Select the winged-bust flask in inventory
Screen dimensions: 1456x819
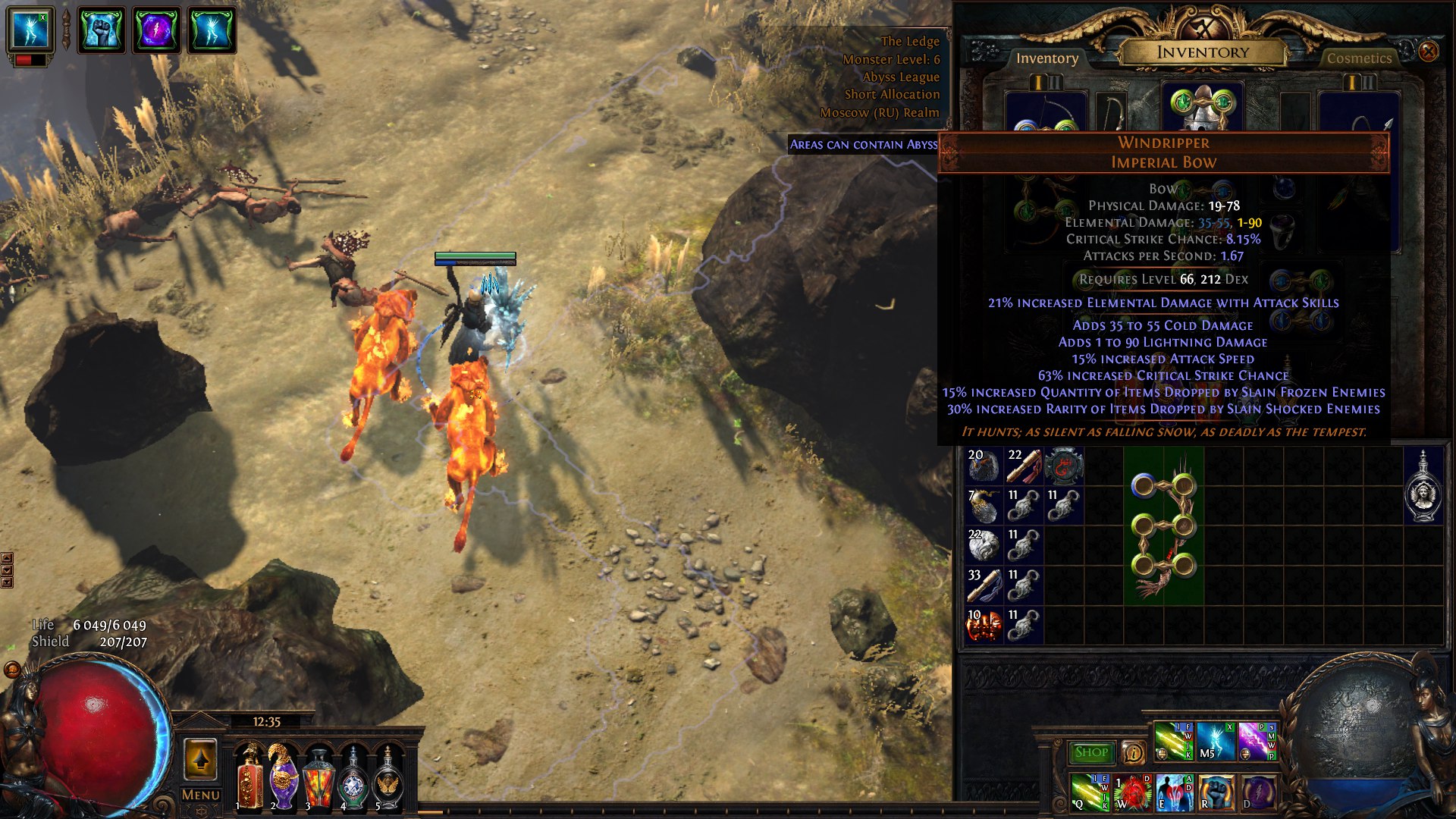coord(1423,486)
